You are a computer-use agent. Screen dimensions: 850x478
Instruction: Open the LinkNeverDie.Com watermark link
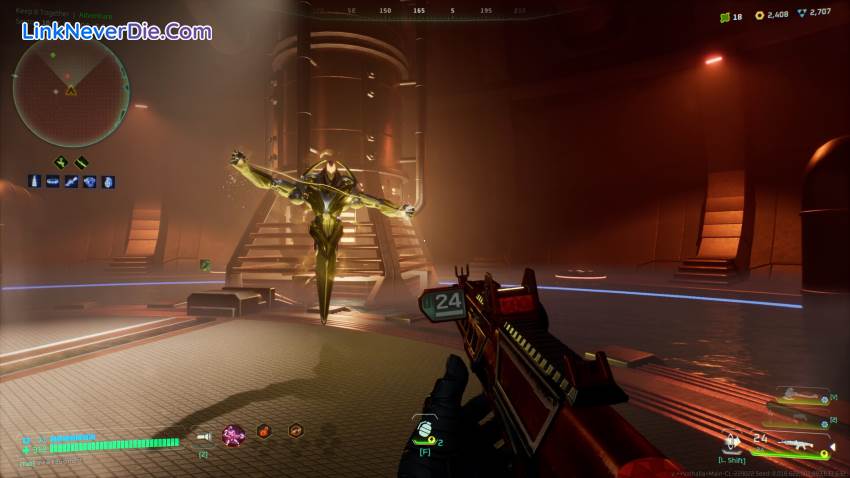[117, 31]
